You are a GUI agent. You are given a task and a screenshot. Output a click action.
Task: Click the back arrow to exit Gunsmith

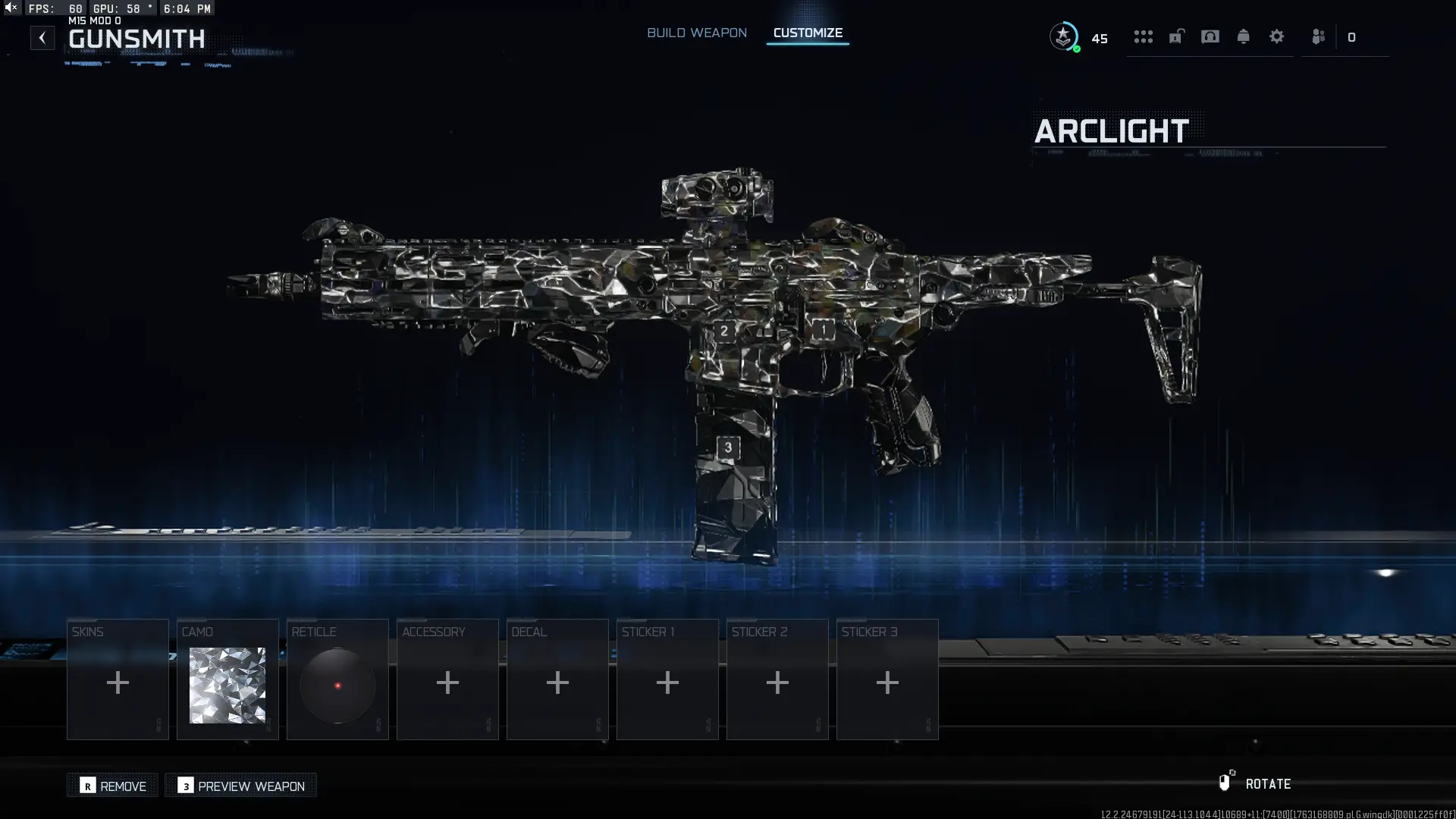[42, 37]
